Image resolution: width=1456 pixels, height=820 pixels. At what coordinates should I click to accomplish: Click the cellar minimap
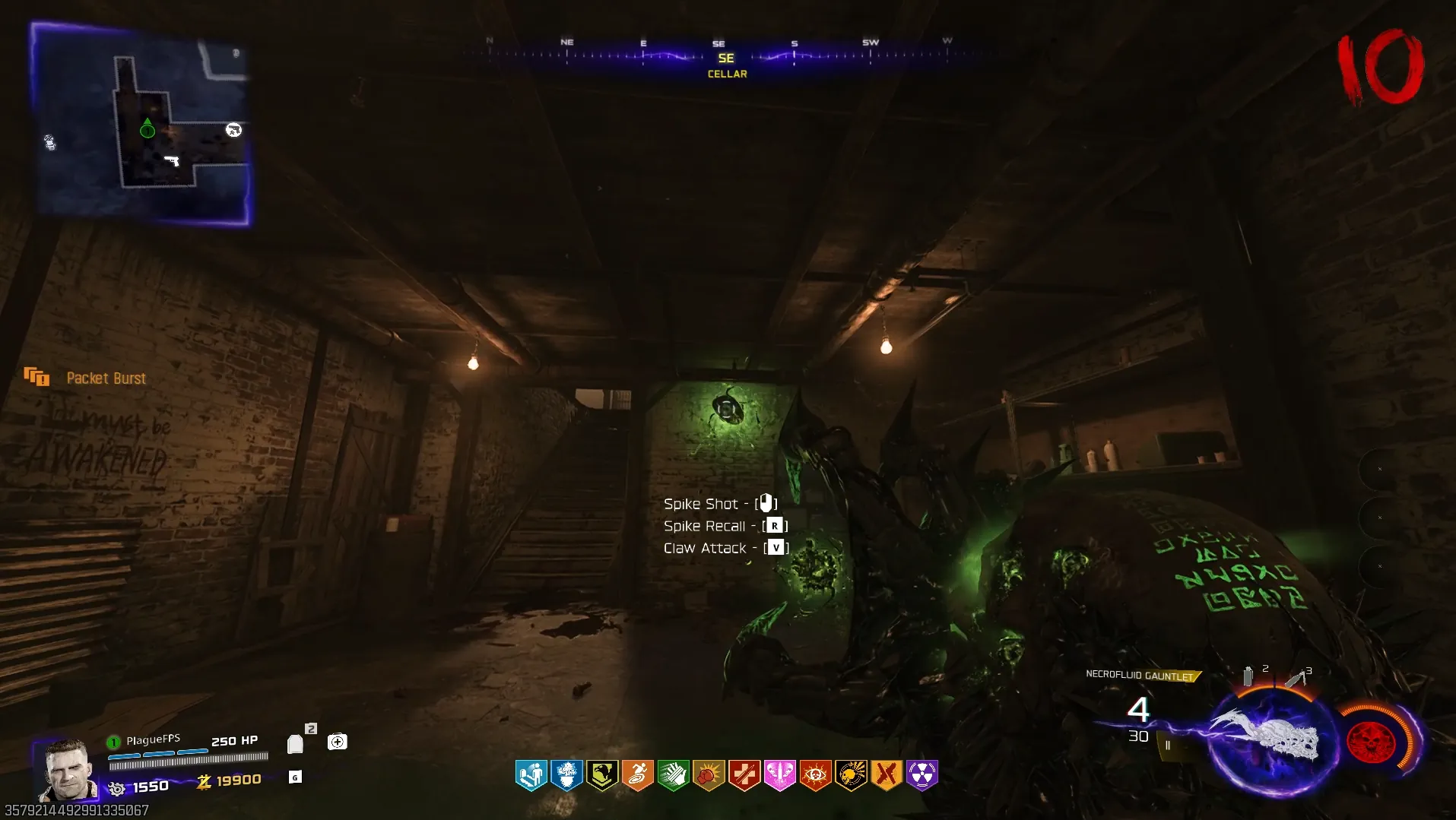click(141, 124)
